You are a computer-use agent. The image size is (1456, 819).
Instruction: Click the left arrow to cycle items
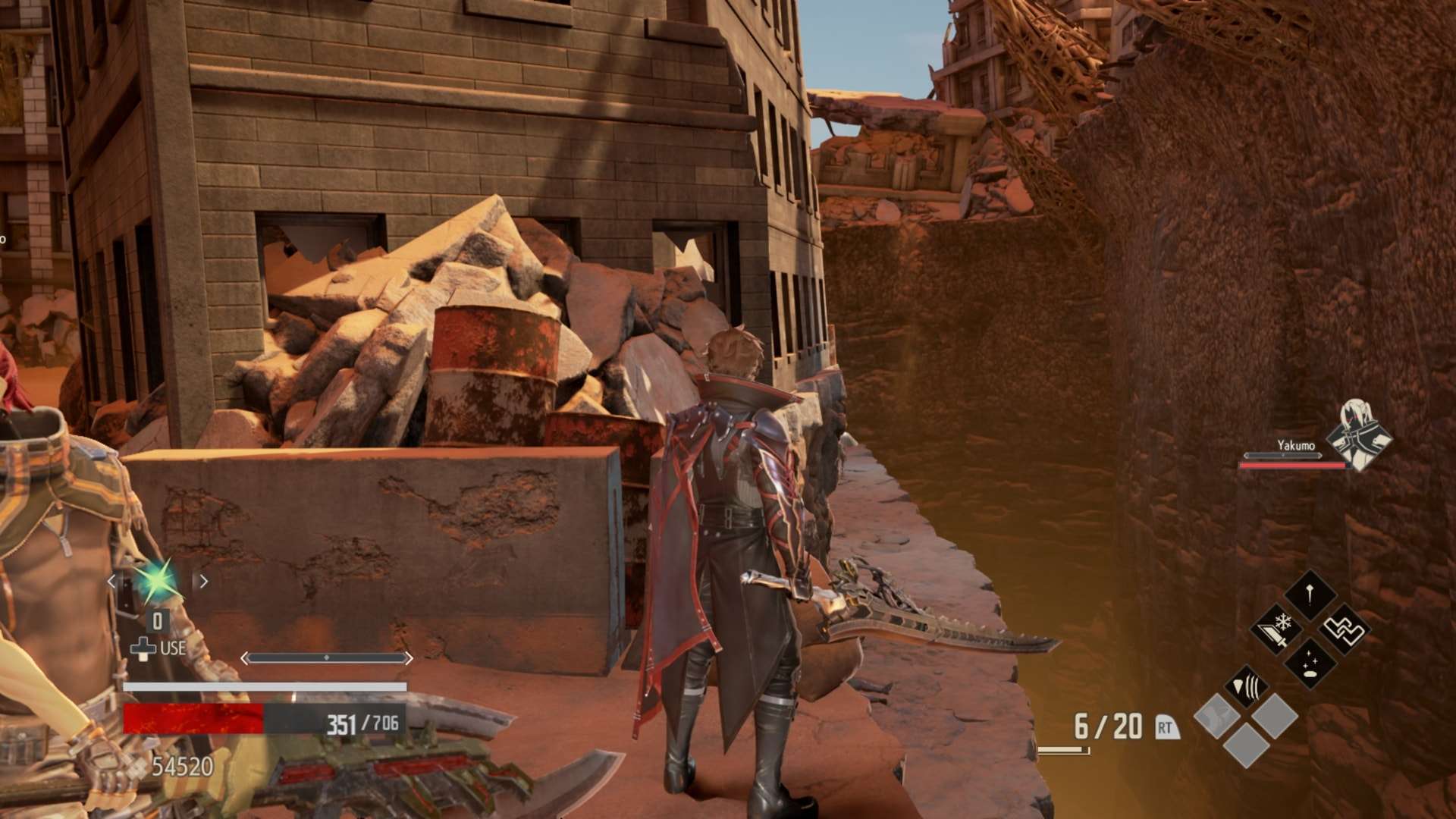tap(112, 581)
